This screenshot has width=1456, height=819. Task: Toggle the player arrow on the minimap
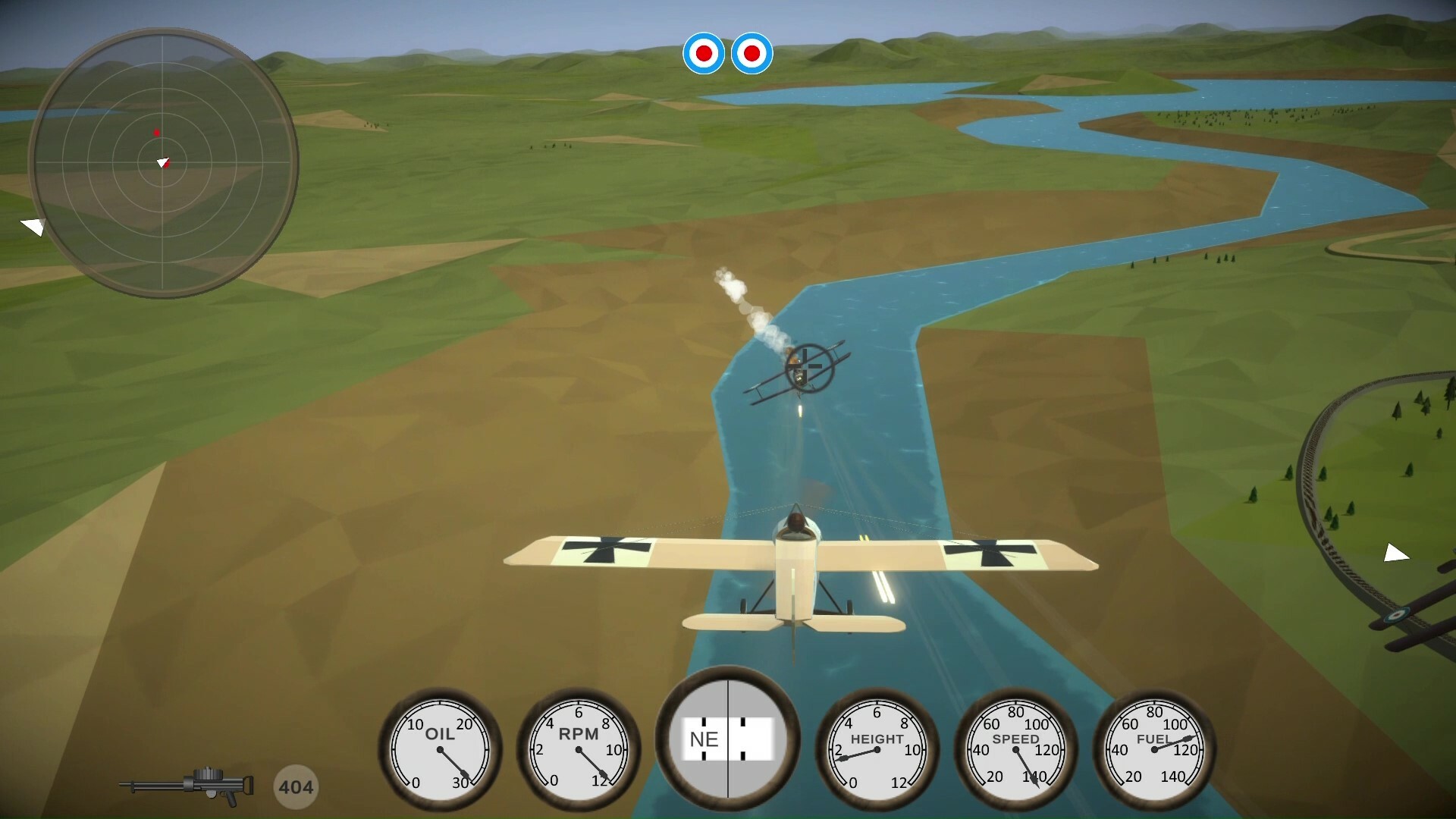click(163, 162)
